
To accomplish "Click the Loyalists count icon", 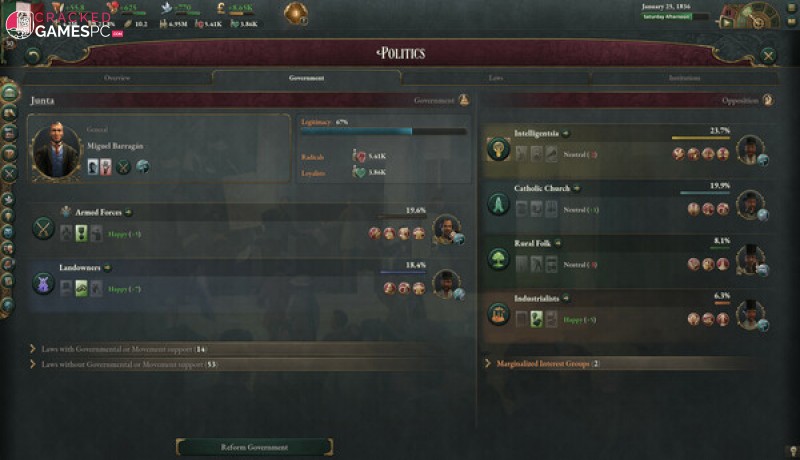I will tap(361, 173).
